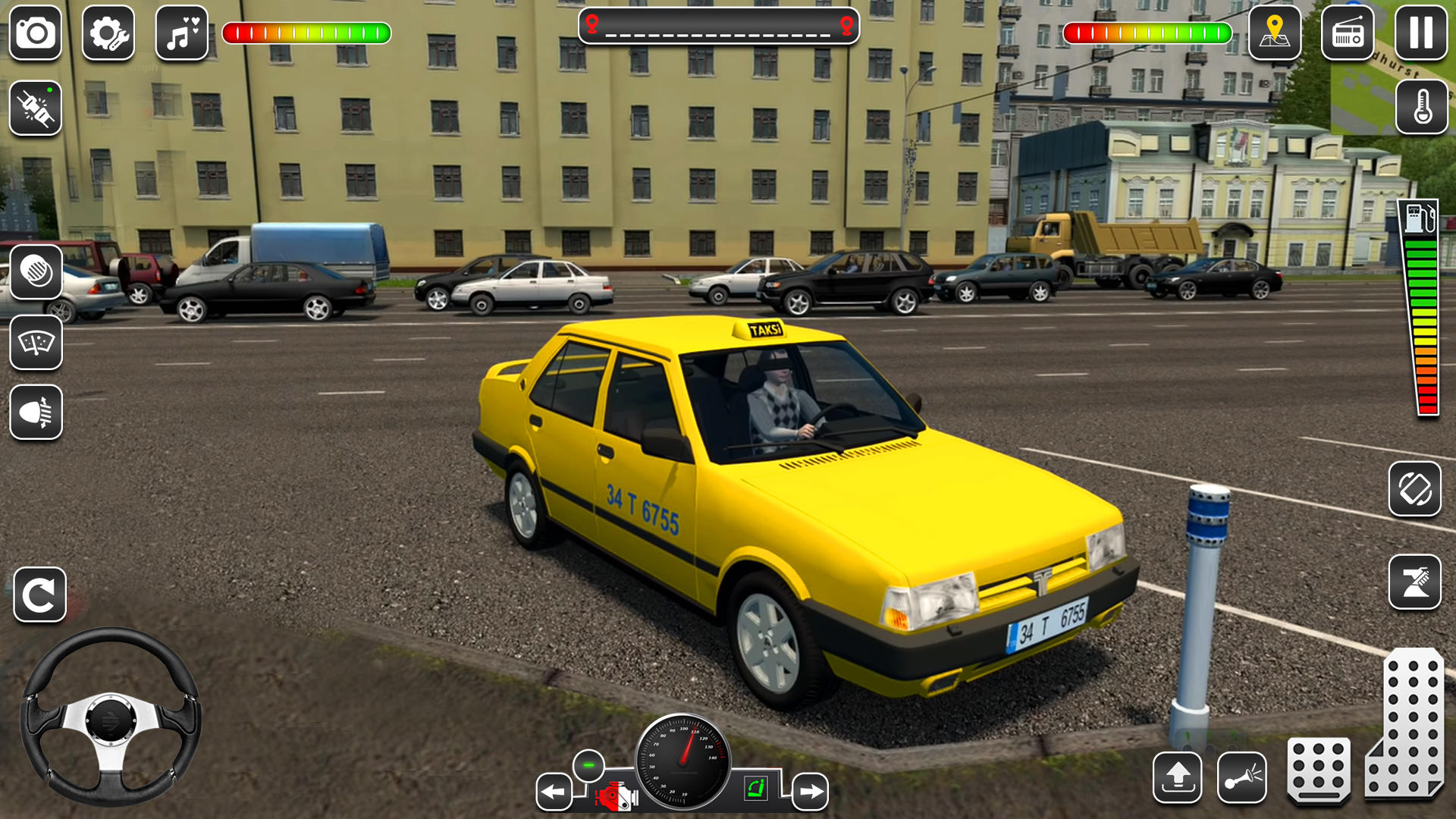Screen dimensions: 1456x819
Task: Toggle the headlights on
Action: [36, 410]
